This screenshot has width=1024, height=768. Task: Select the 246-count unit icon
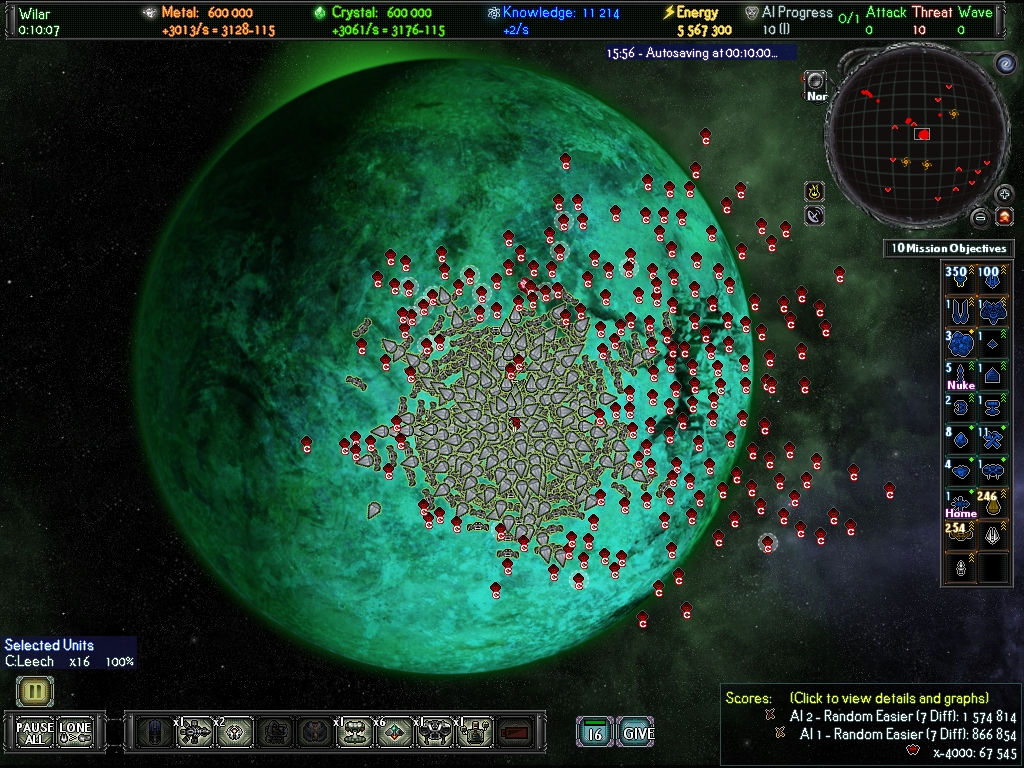993,504
